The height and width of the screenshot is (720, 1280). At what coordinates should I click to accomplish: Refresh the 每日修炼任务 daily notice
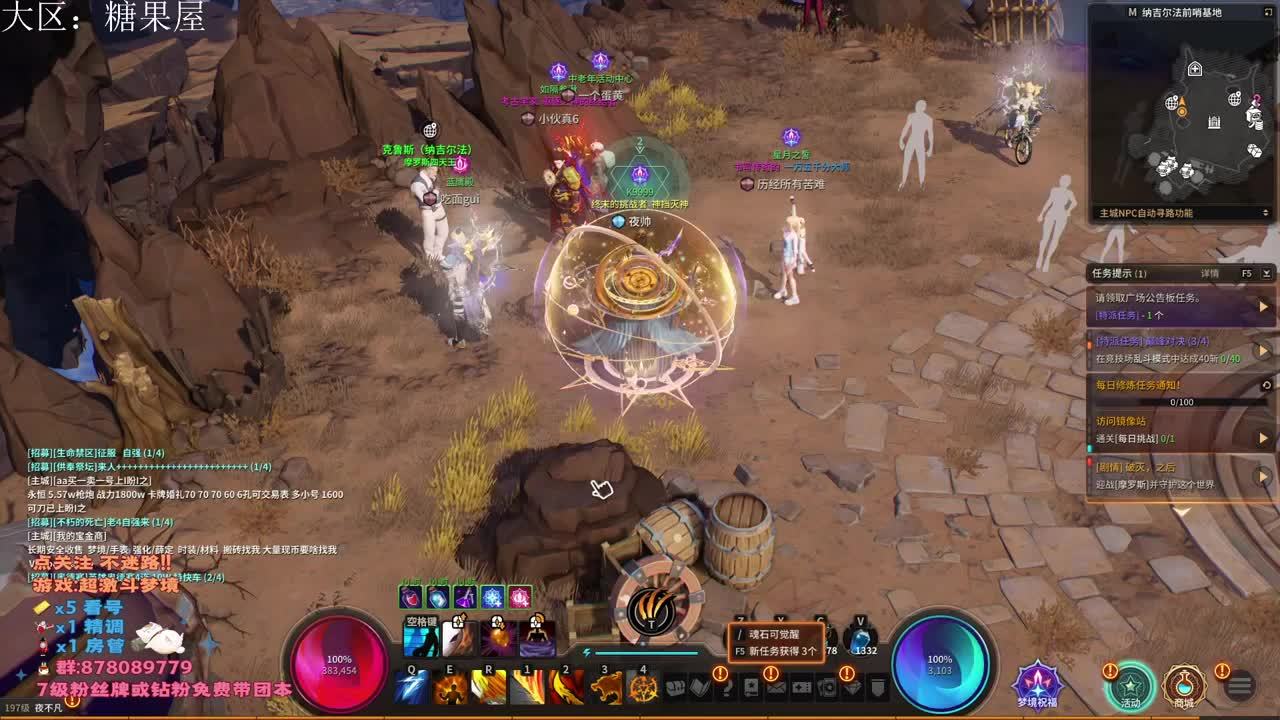[x=1266, y=385]
